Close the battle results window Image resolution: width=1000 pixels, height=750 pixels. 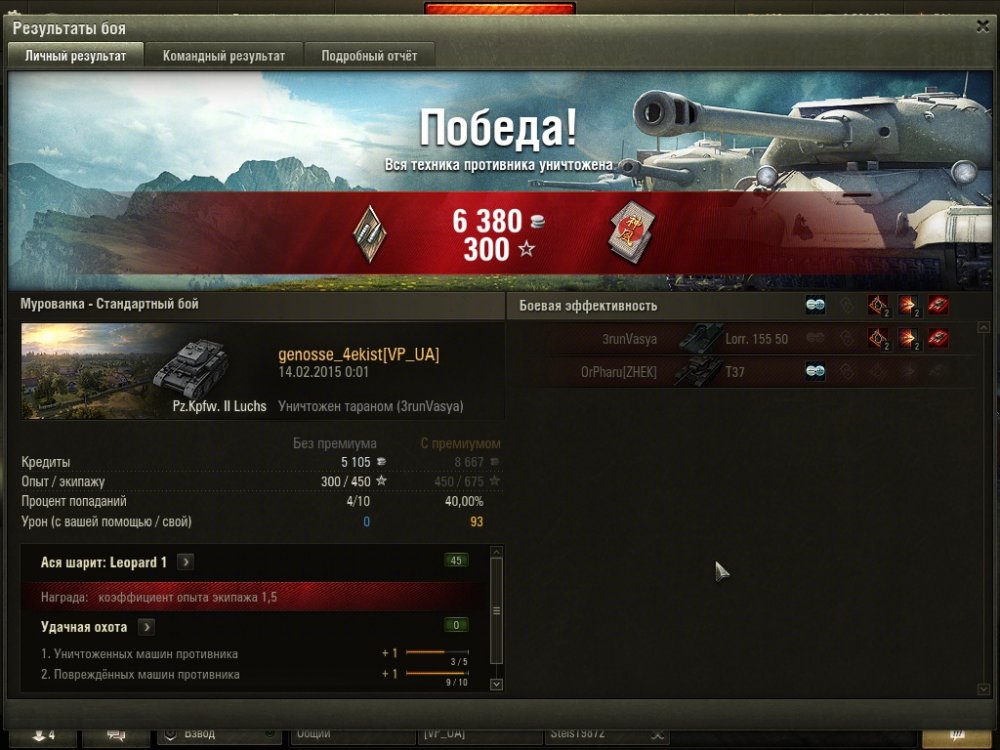982,27
